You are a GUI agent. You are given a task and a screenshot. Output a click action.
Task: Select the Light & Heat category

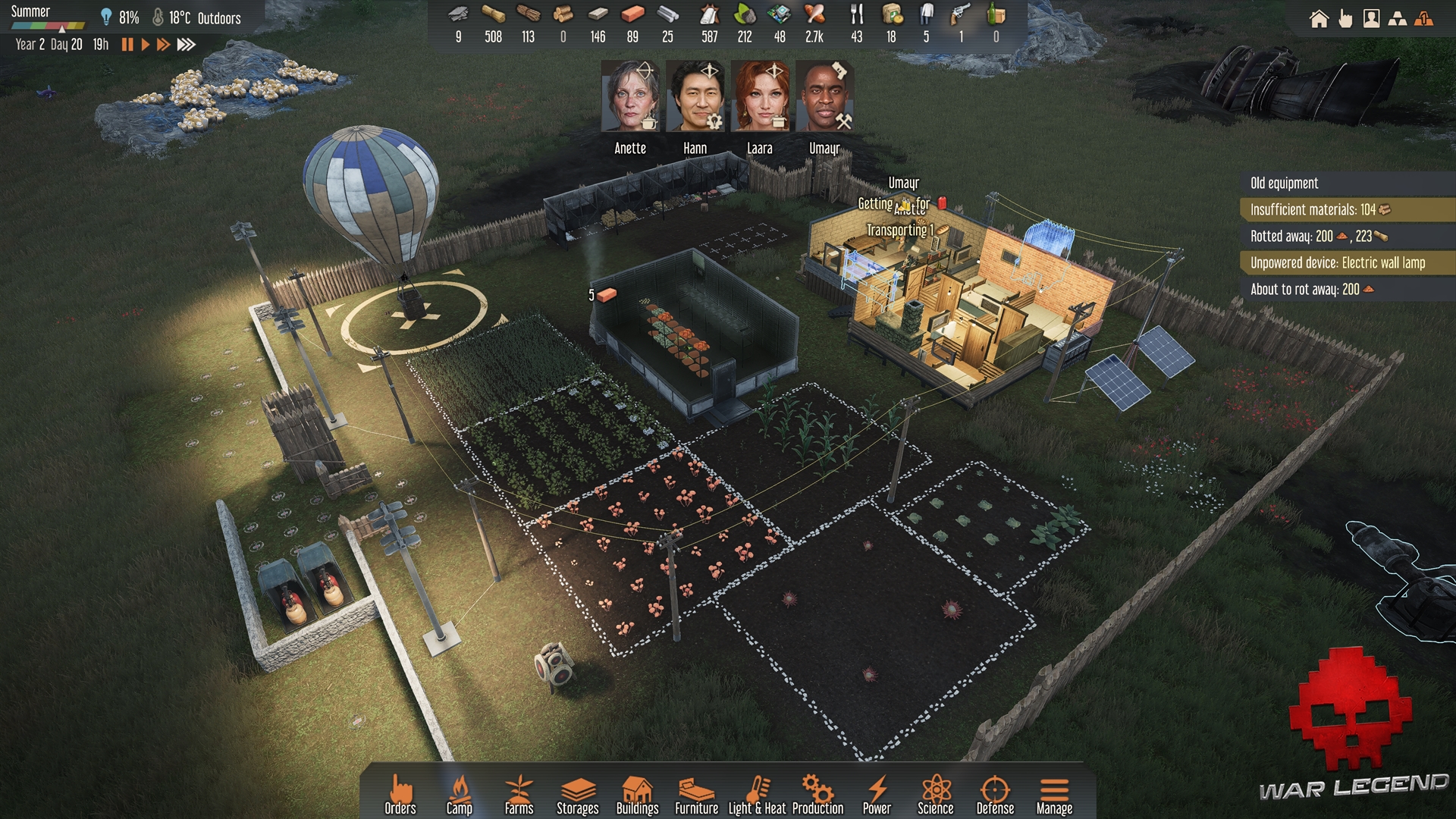pyautogui.click(x=757, y=794)
